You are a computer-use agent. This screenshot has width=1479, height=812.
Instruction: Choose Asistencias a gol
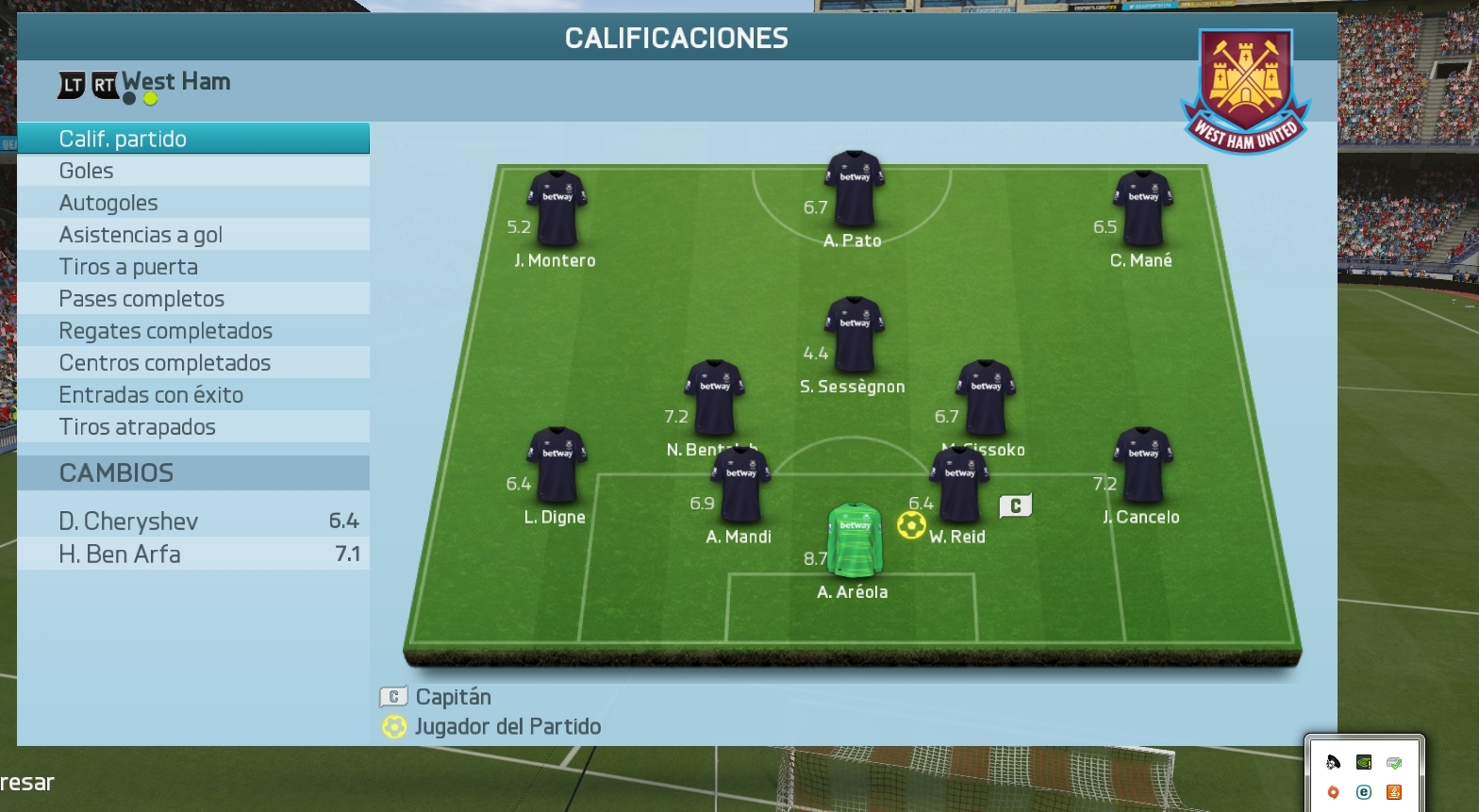tap(193, 235)
